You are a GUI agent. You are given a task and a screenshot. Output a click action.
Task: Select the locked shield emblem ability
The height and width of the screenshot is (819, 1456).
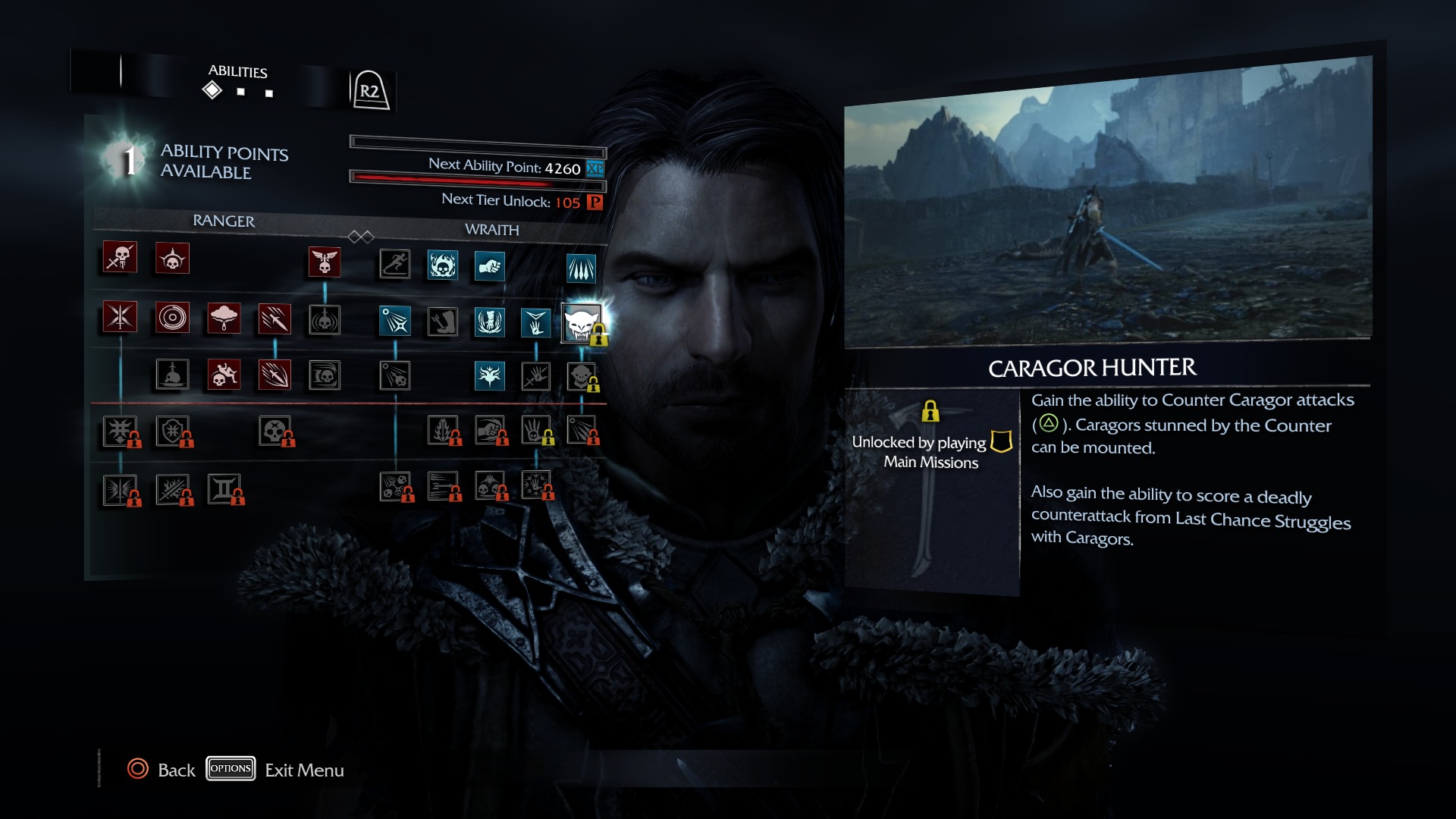172,431
